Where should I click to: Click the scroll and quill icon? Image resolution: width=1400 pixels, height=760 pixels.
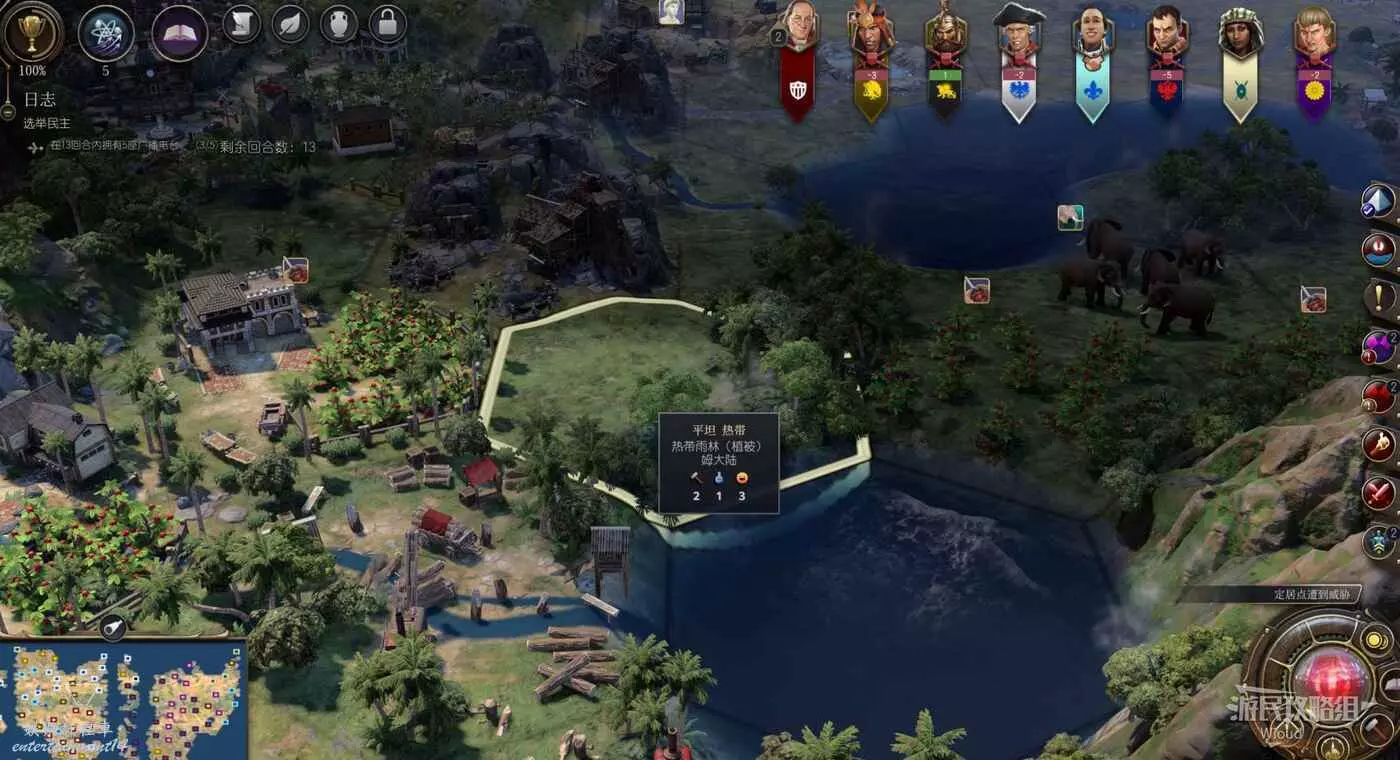[241, 24]
